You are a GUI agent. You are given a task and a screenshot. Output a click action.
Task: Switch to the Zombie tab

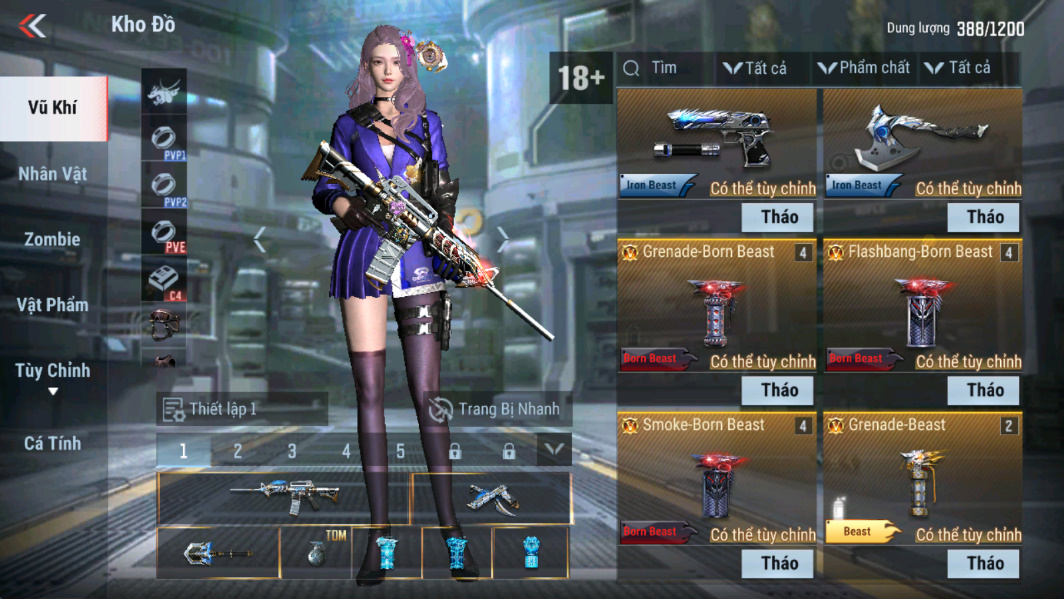(x=52, y=240)
